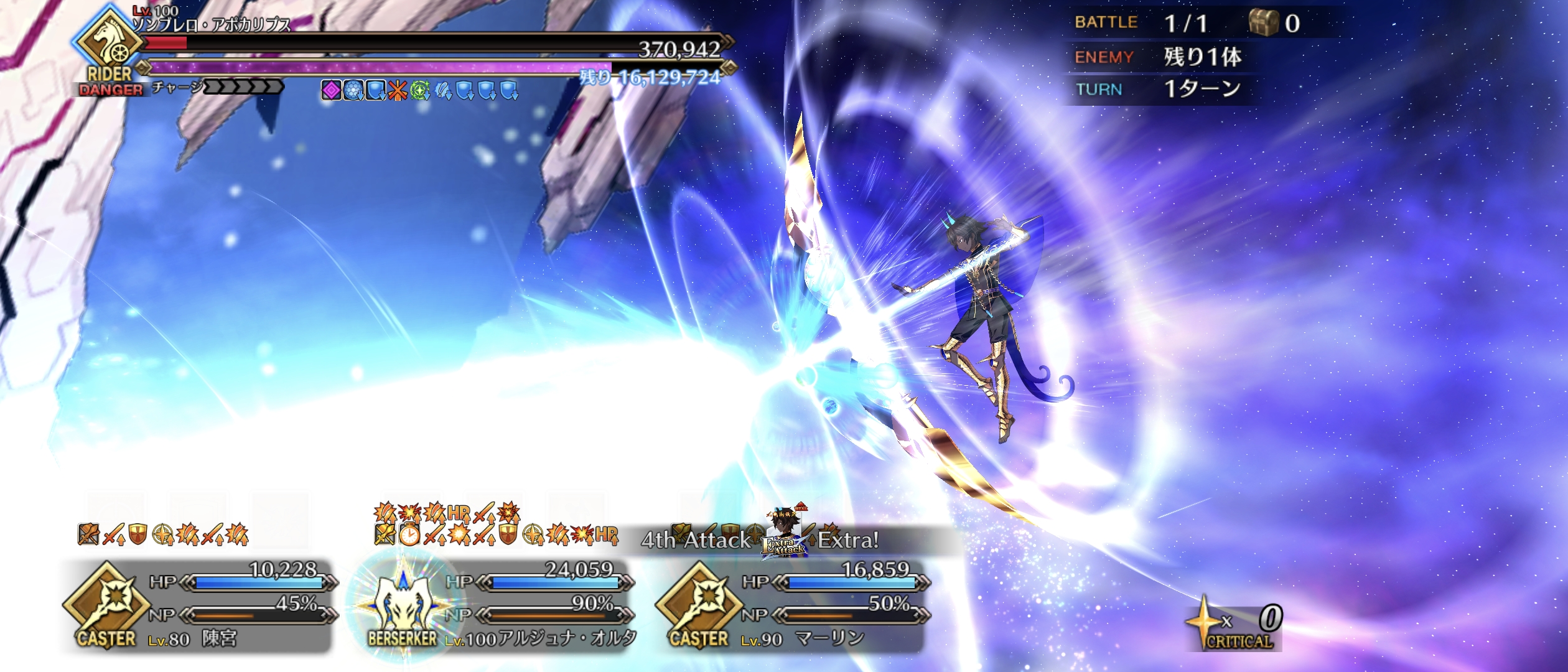View the enemy's buff icon row
Image resolution: width=1568 pixels, height=672 pixels.
coord(419,91)
